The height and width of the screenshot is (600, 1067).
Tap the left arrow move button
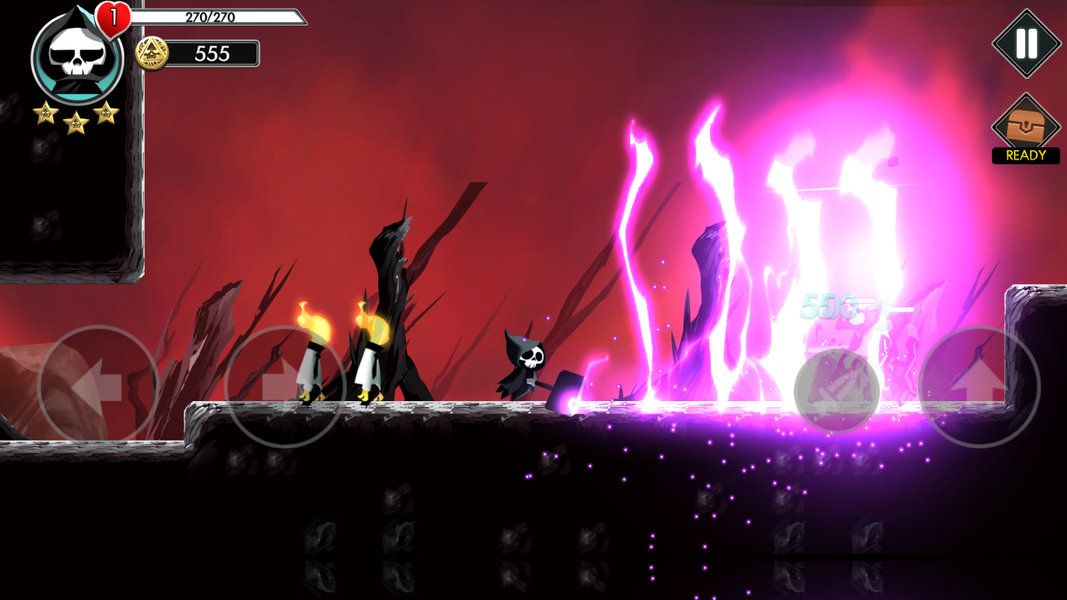[98, 386]
